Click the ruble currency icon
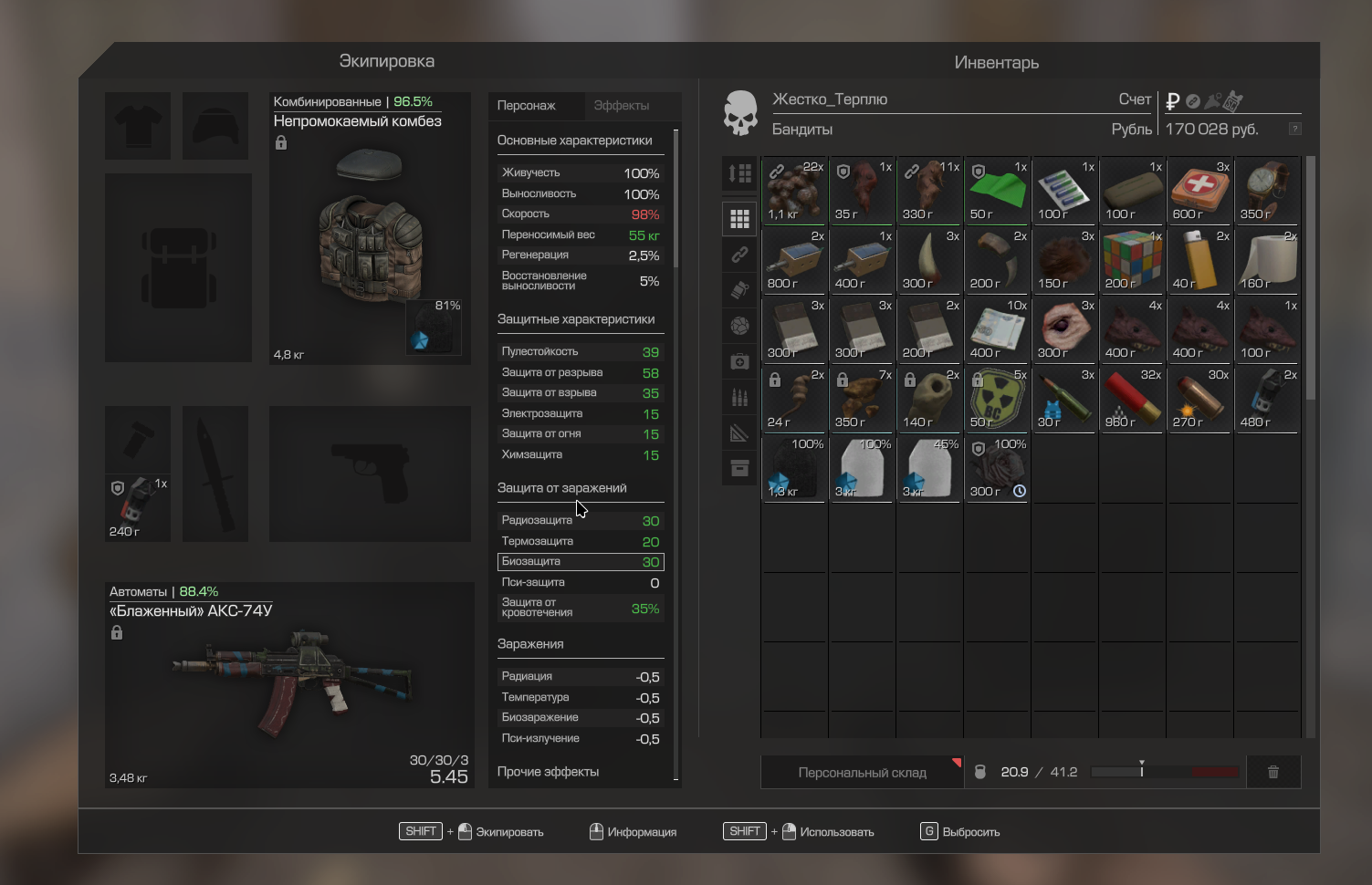 1173,101
